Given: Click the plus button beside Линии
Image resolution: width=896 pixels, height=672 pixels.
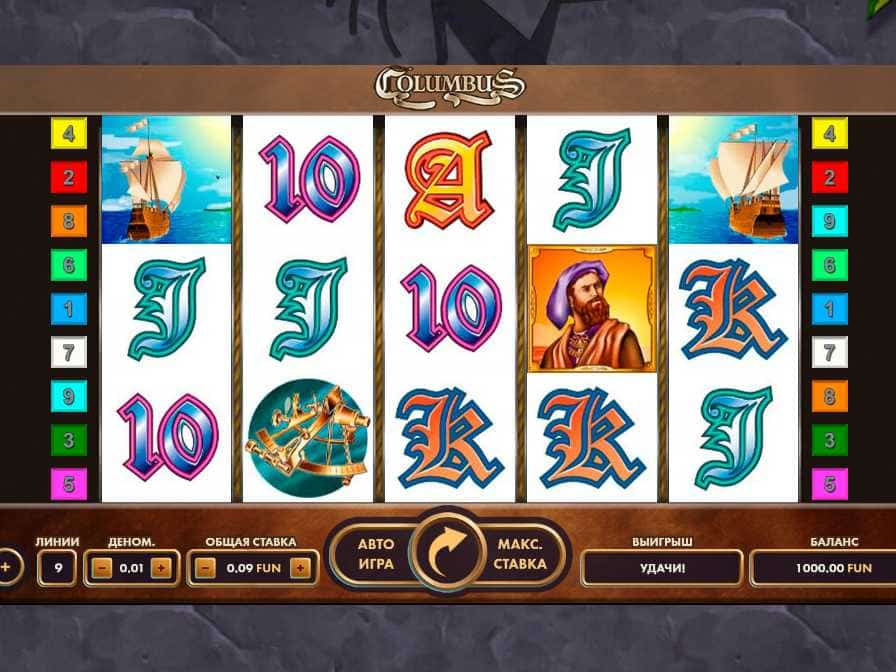Looking at the screenshot, I should 6,567.
